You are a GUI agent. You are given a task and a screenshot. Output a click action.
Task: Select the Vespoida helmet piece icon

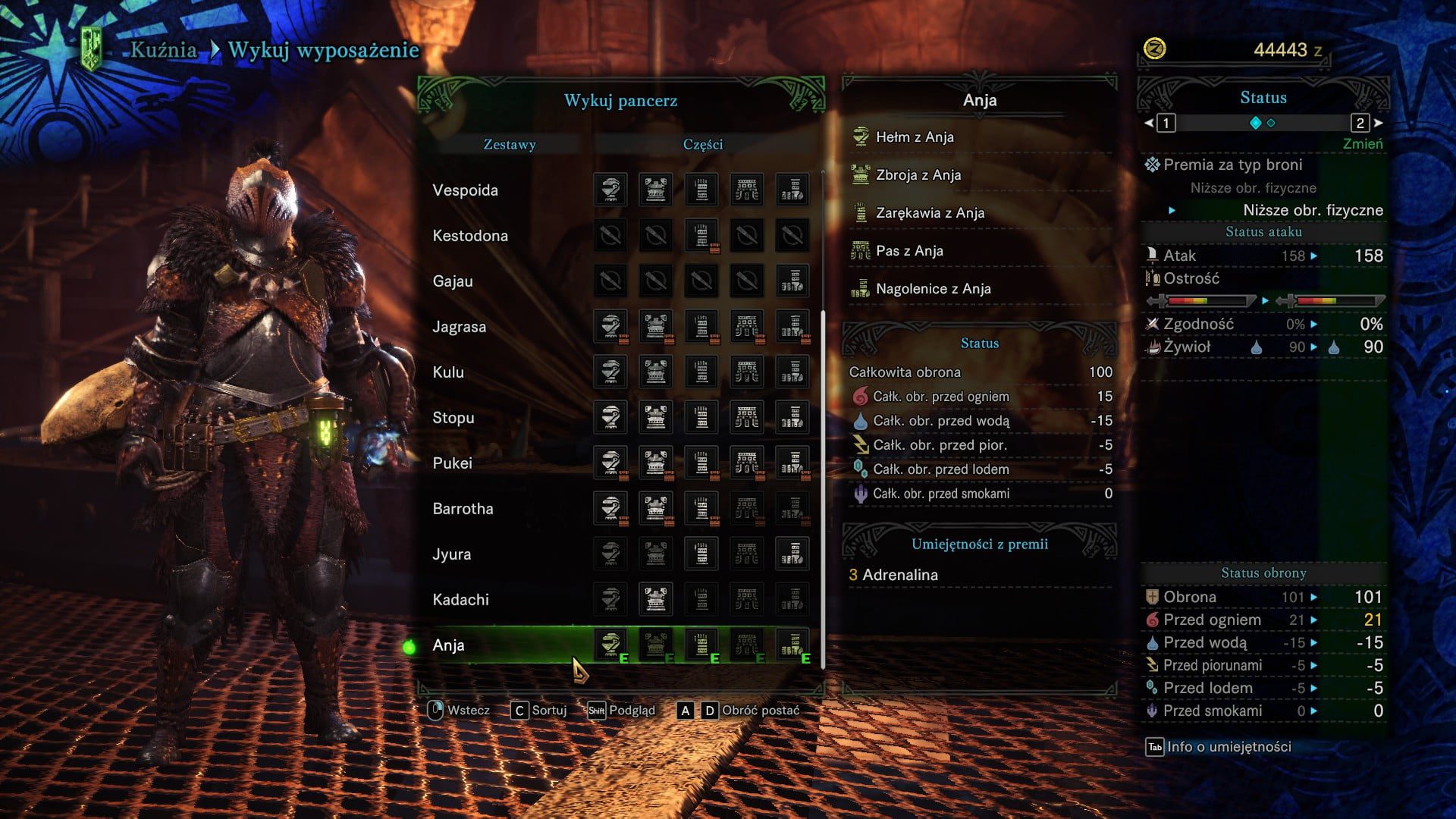(x=610, y=190)
